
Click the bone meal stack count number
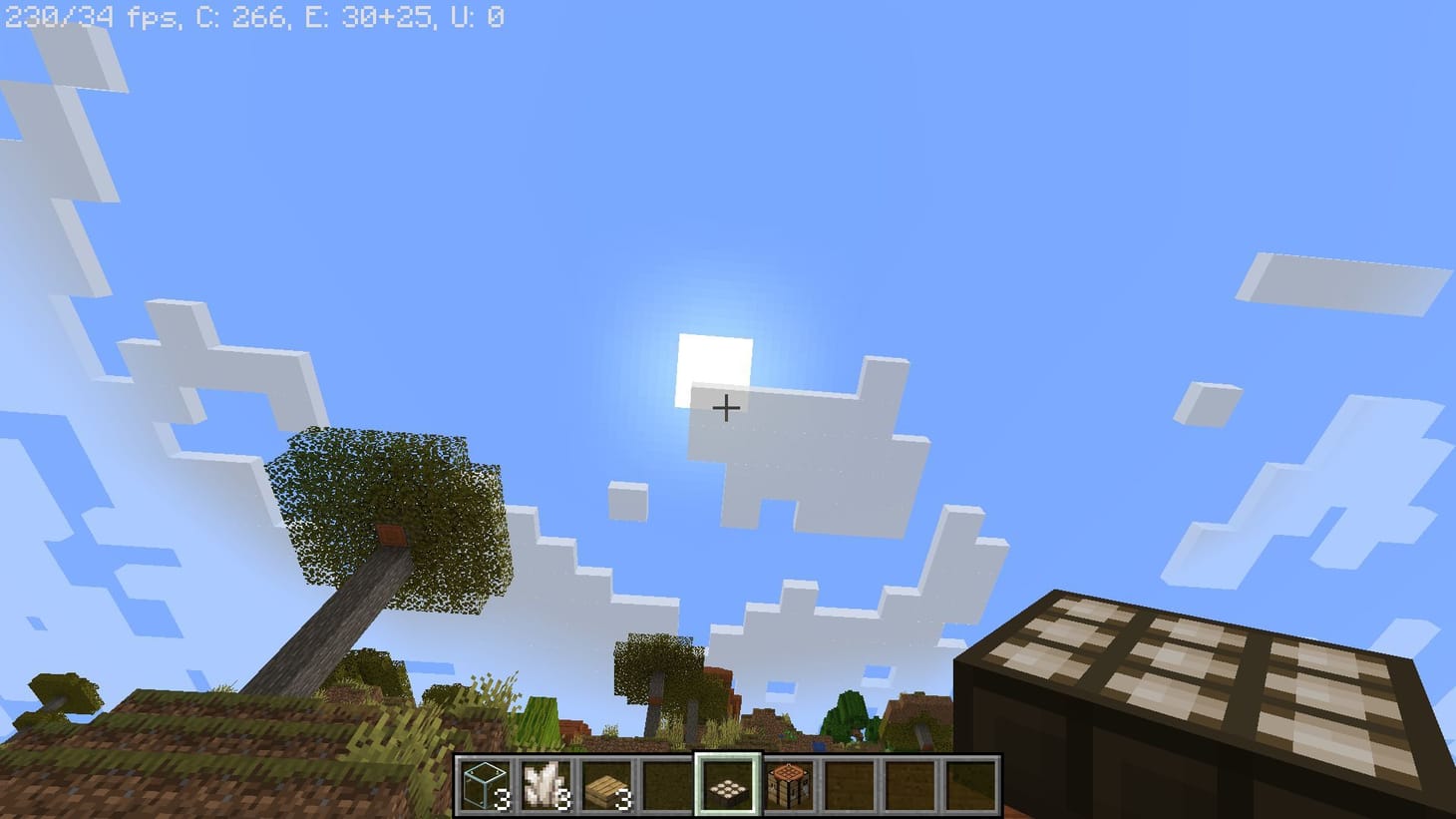pos(565,801)
